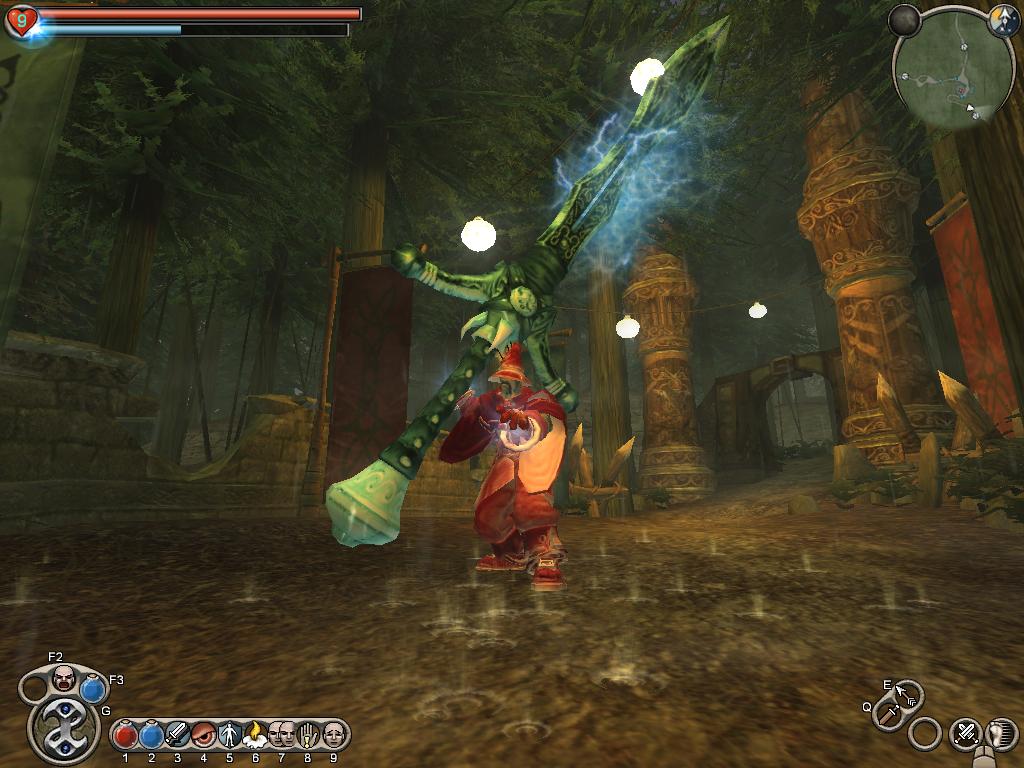1024x768 pixels.
Task: Pick the two-faces expression icon
Action: (x=281, y=735)
